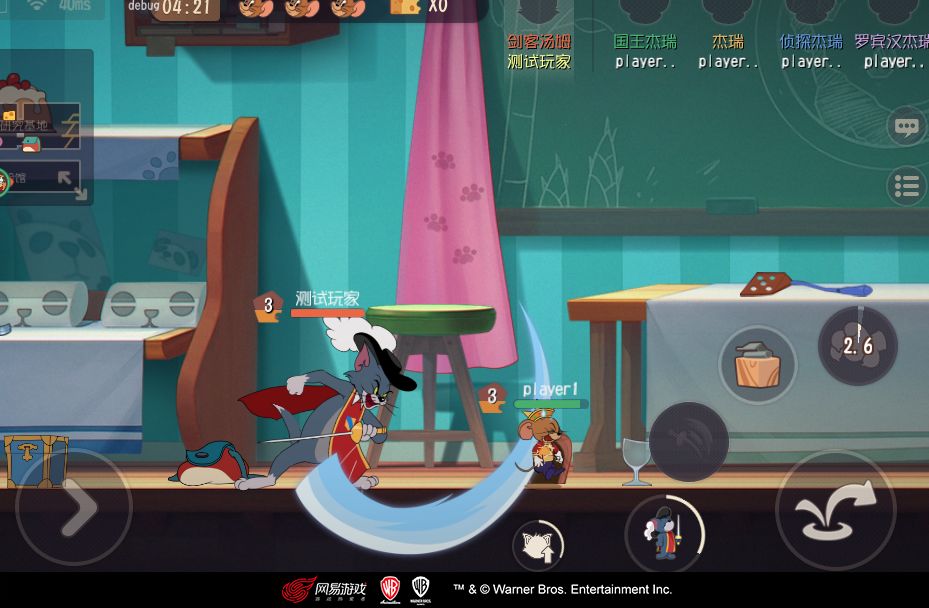
Task: Tap the jump arrow button
Action: [836, 510]
